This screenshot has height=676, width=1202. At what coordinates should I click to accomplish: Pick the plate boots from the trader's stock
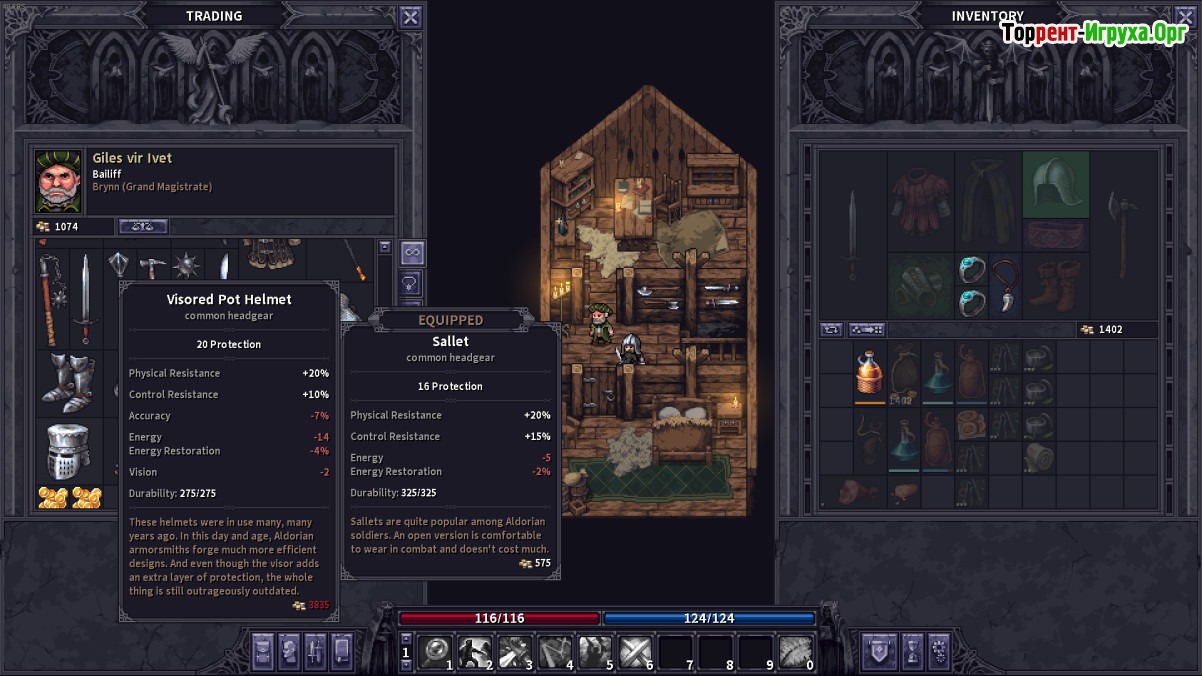[69, 383]
